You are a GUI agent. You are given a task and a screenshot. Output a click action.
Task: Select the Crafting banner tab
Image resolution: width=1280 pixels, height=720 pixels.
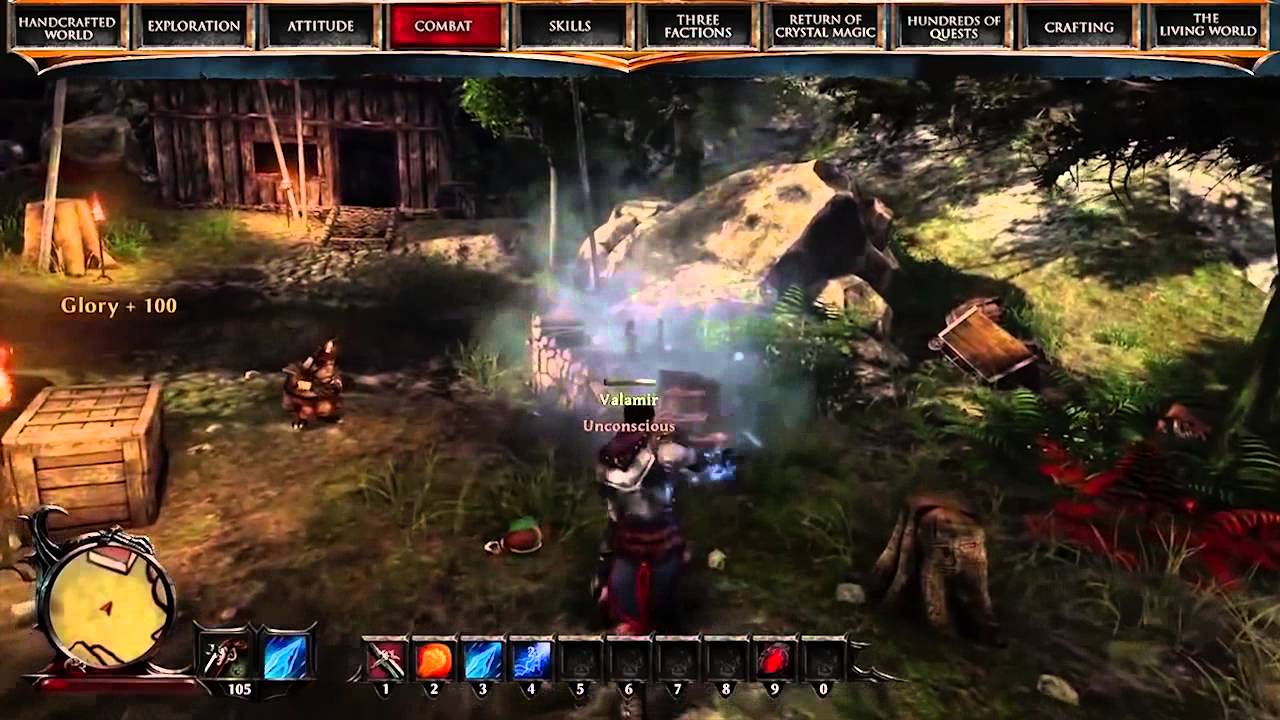1078,26
